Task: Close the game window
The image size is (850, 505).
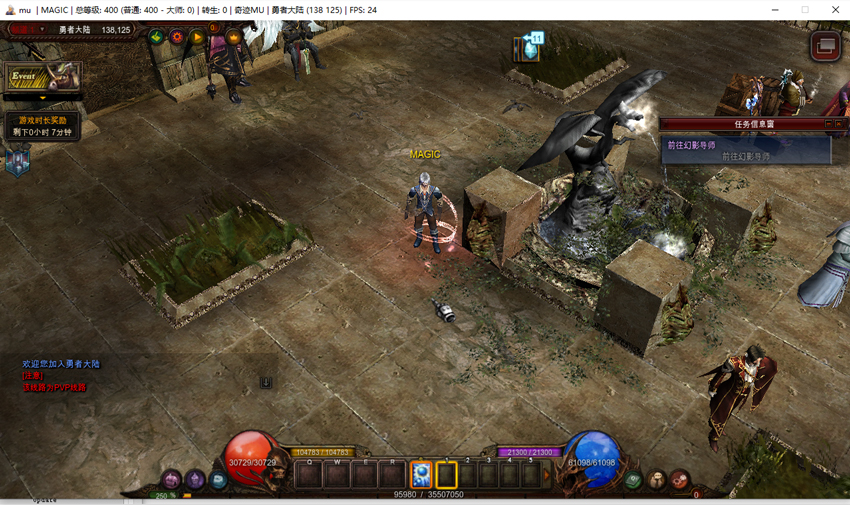Action: pos(836,10)
